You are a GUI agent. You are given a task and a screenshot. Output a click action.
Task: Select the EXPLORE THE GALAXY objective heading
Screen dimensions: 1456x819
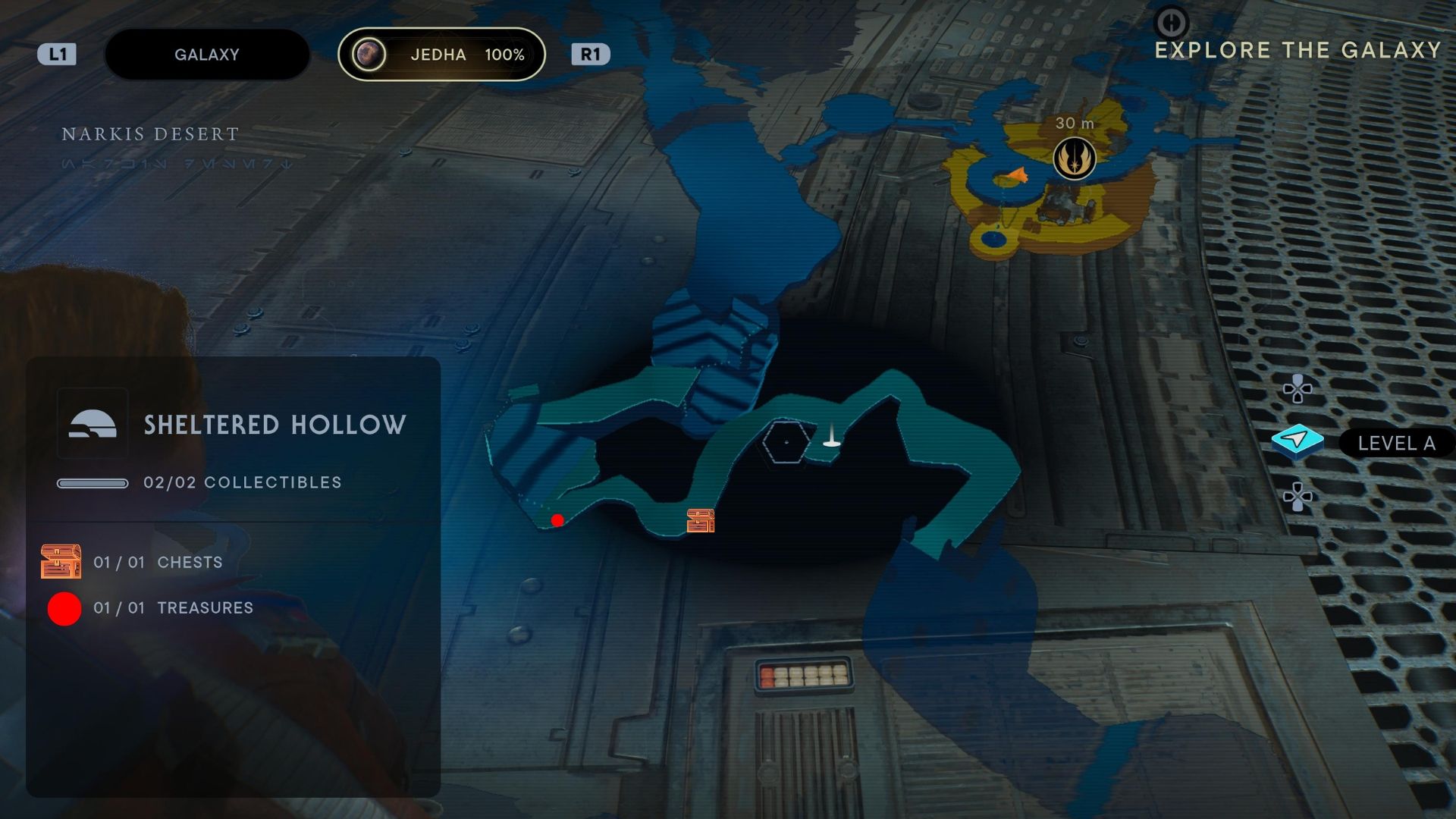pos(1298,50)
